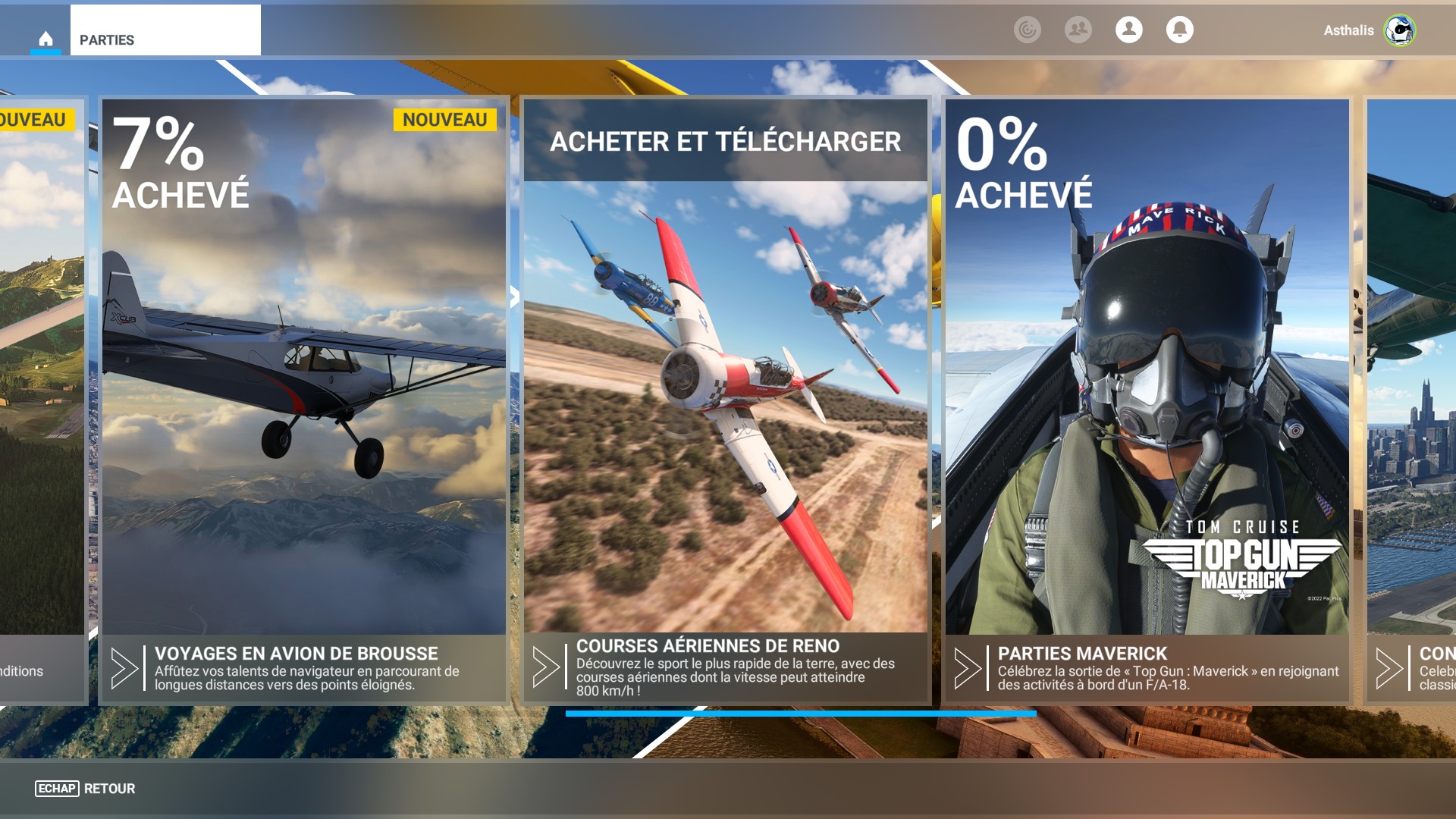This screenshot has height=819, width=1456.
Task: Click the swirl activity icon in top bar
Action: pos(1027,30)
